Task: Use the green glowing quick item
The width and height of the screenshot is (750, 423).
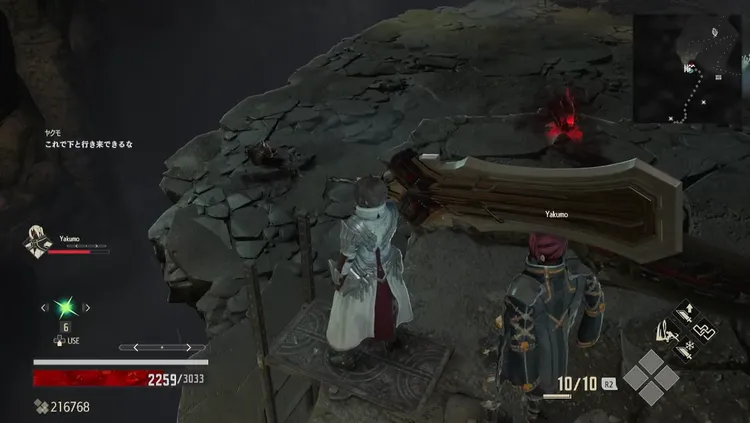Action: [x=65, y=308]
